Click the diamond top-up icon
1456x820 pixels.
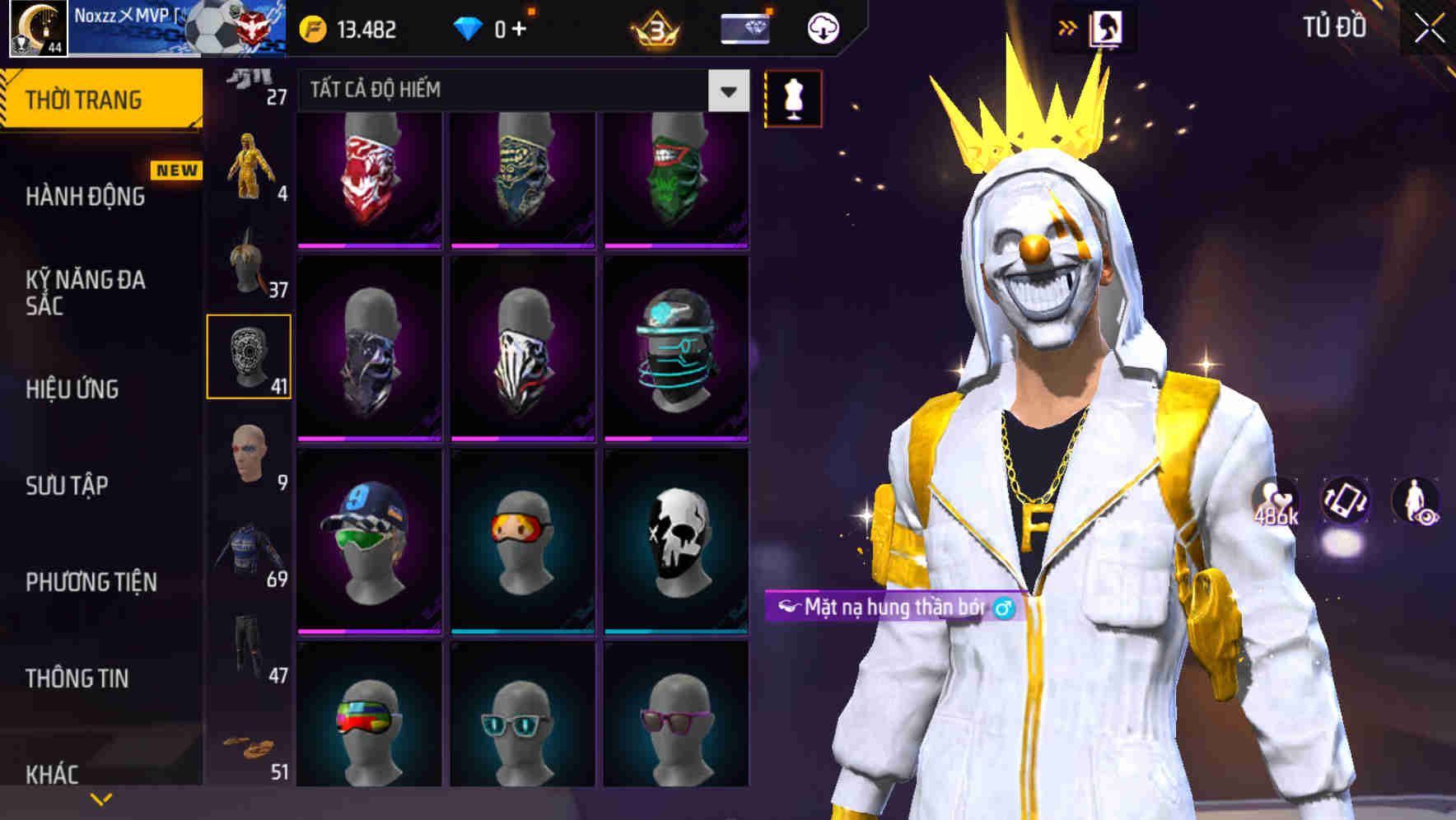point(468,26)
